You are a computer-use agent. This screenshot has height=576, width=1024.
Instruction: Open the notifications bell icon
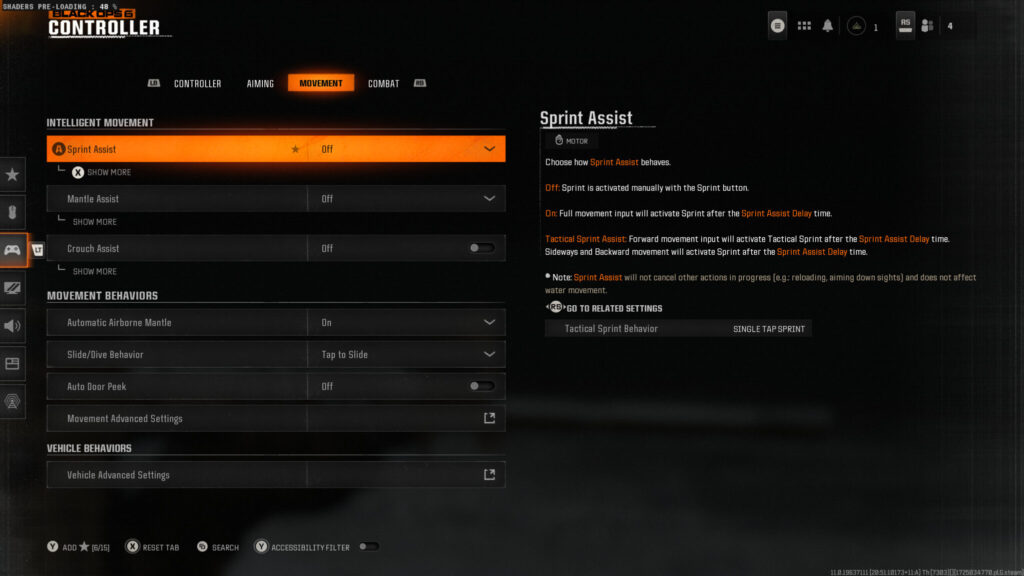(x=828, y=26)
